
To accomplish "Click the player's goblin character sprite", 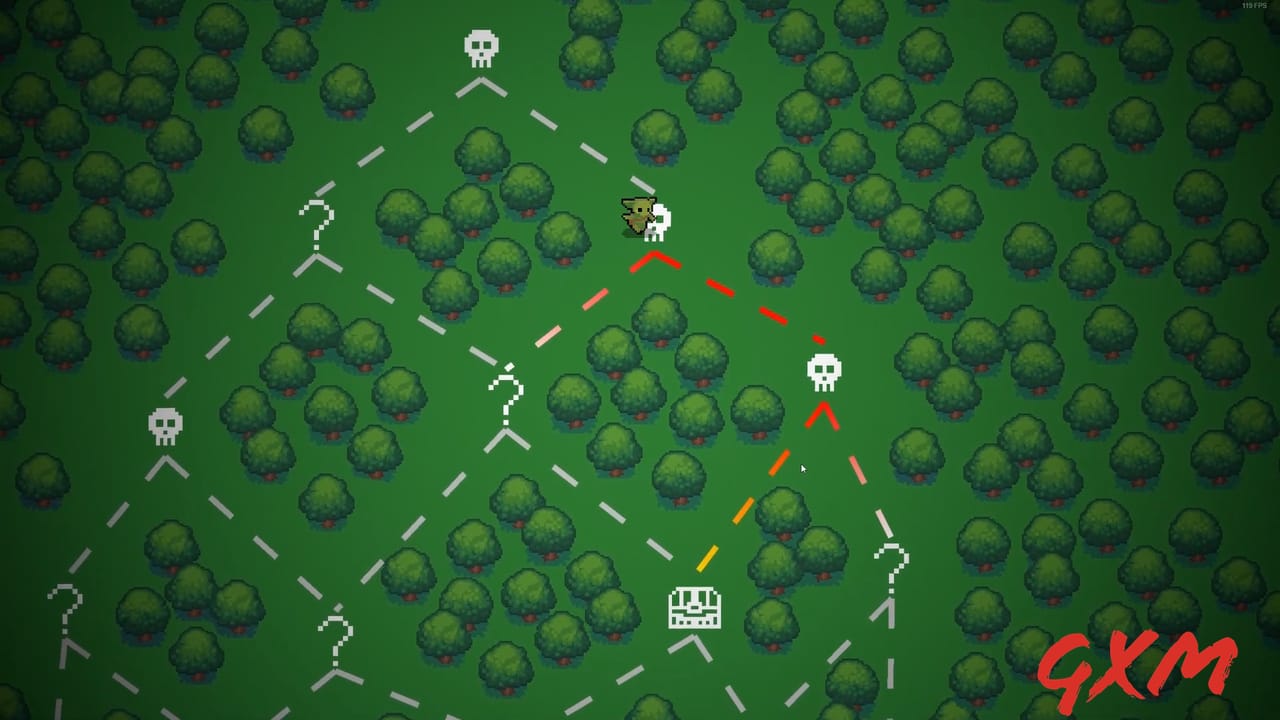I will coord(637,212).
